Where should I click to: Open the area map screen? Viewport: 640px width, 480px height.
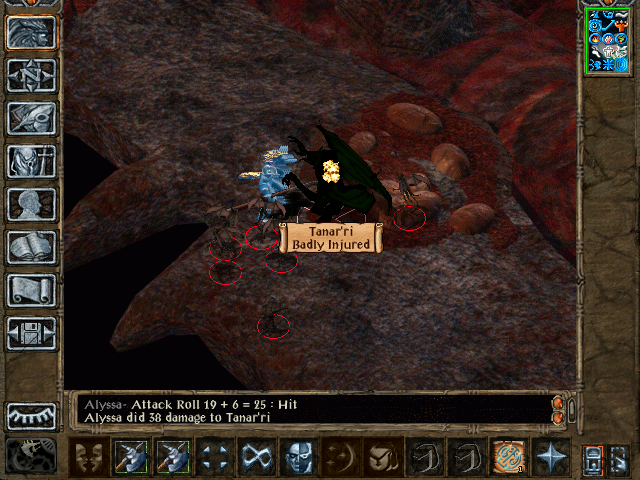(x=31, y=76)
